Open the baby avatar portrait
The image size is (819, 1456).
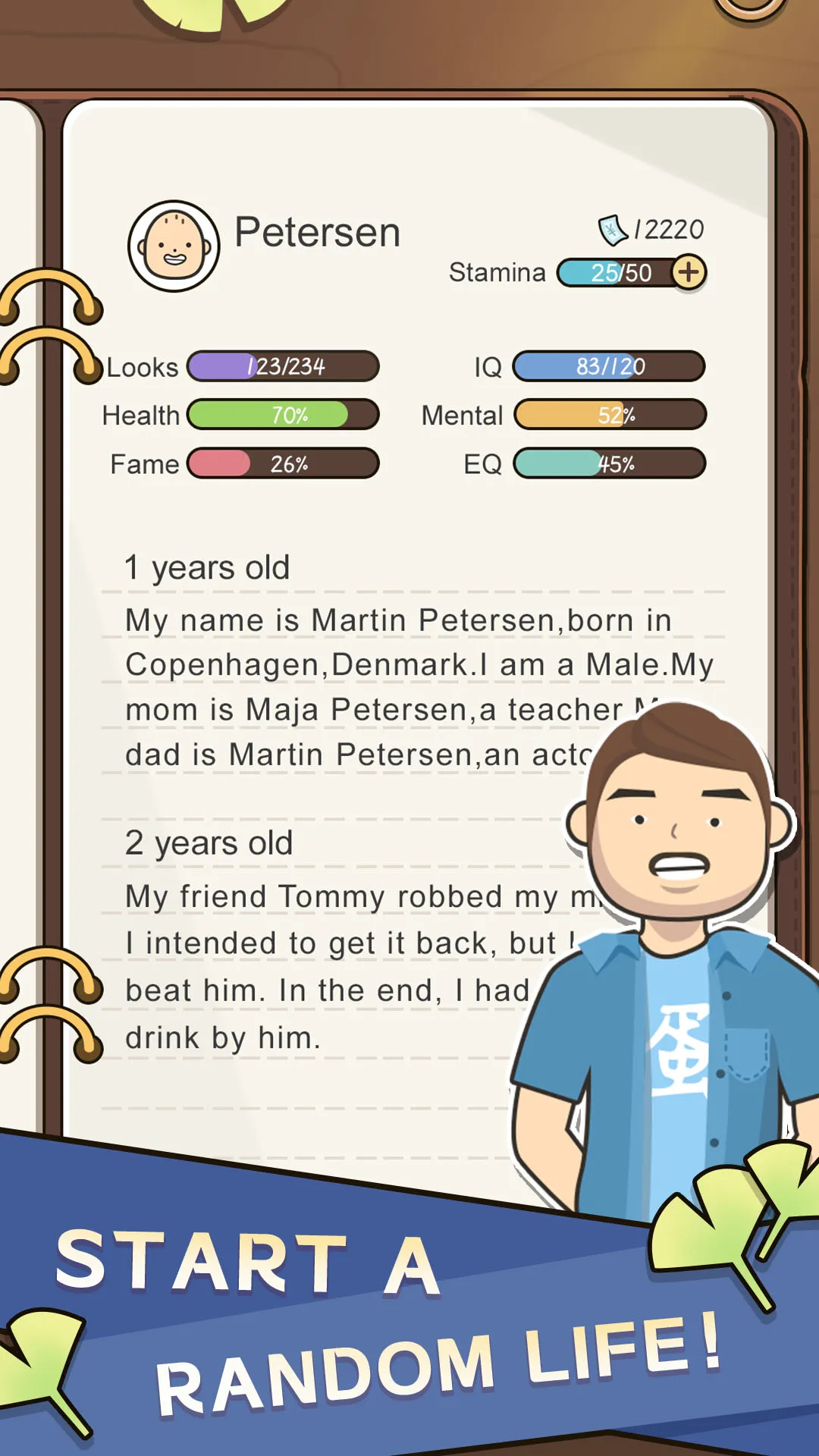(x=174, y=246)
